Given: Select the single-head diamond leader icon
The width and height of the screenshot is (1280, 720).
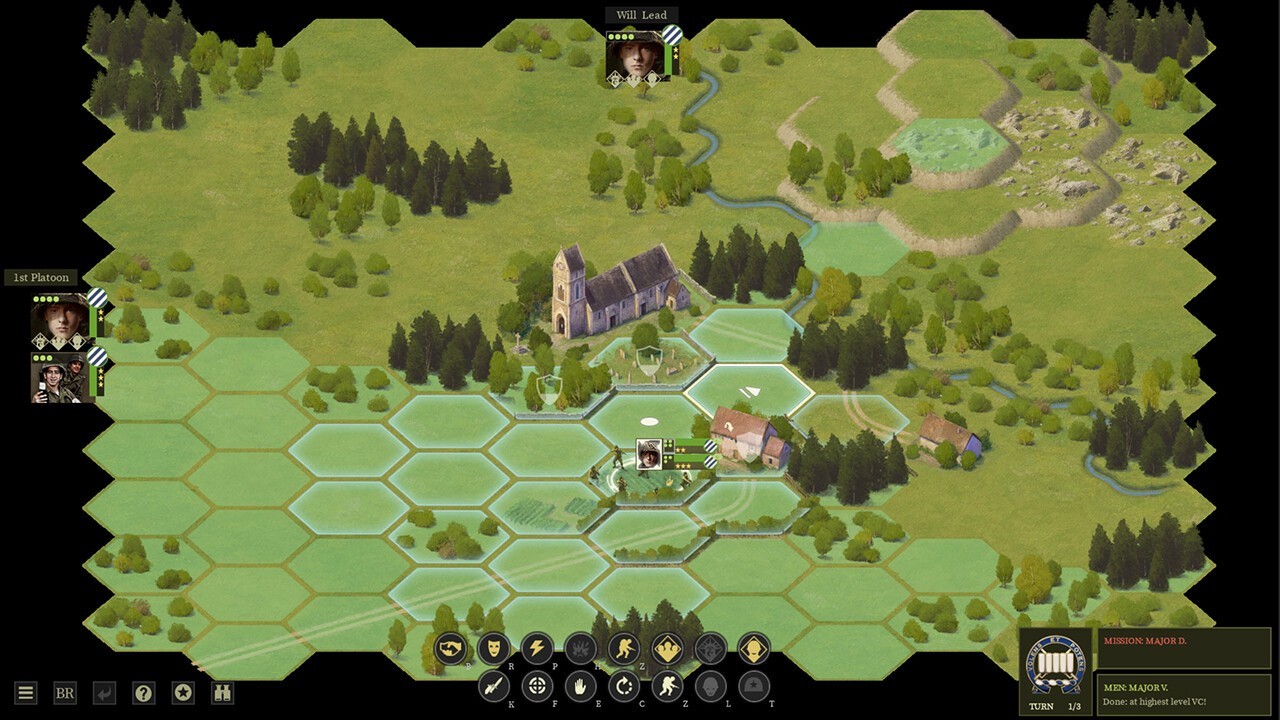Looking at the screenshot, I should tap(754, 649).
